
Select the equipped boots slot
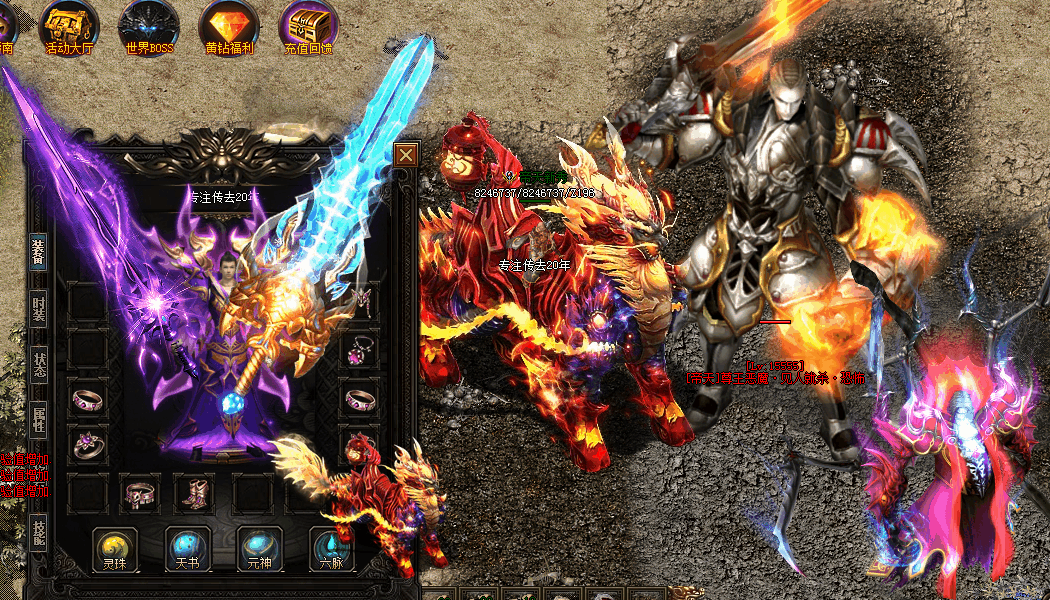pos(192,492)
